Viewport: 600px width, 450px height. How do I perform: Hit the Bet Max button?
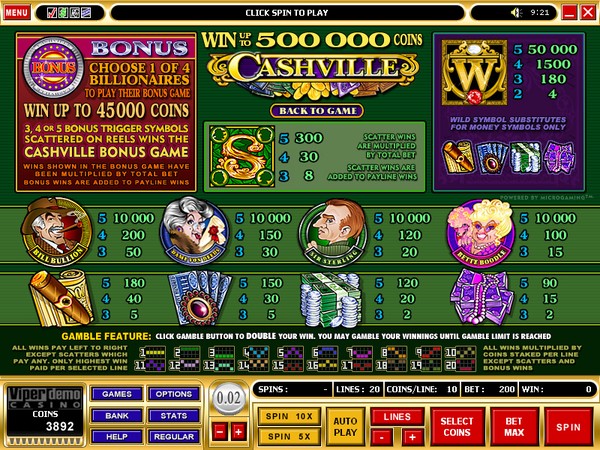pyautogui.click(x=513, y=426)
